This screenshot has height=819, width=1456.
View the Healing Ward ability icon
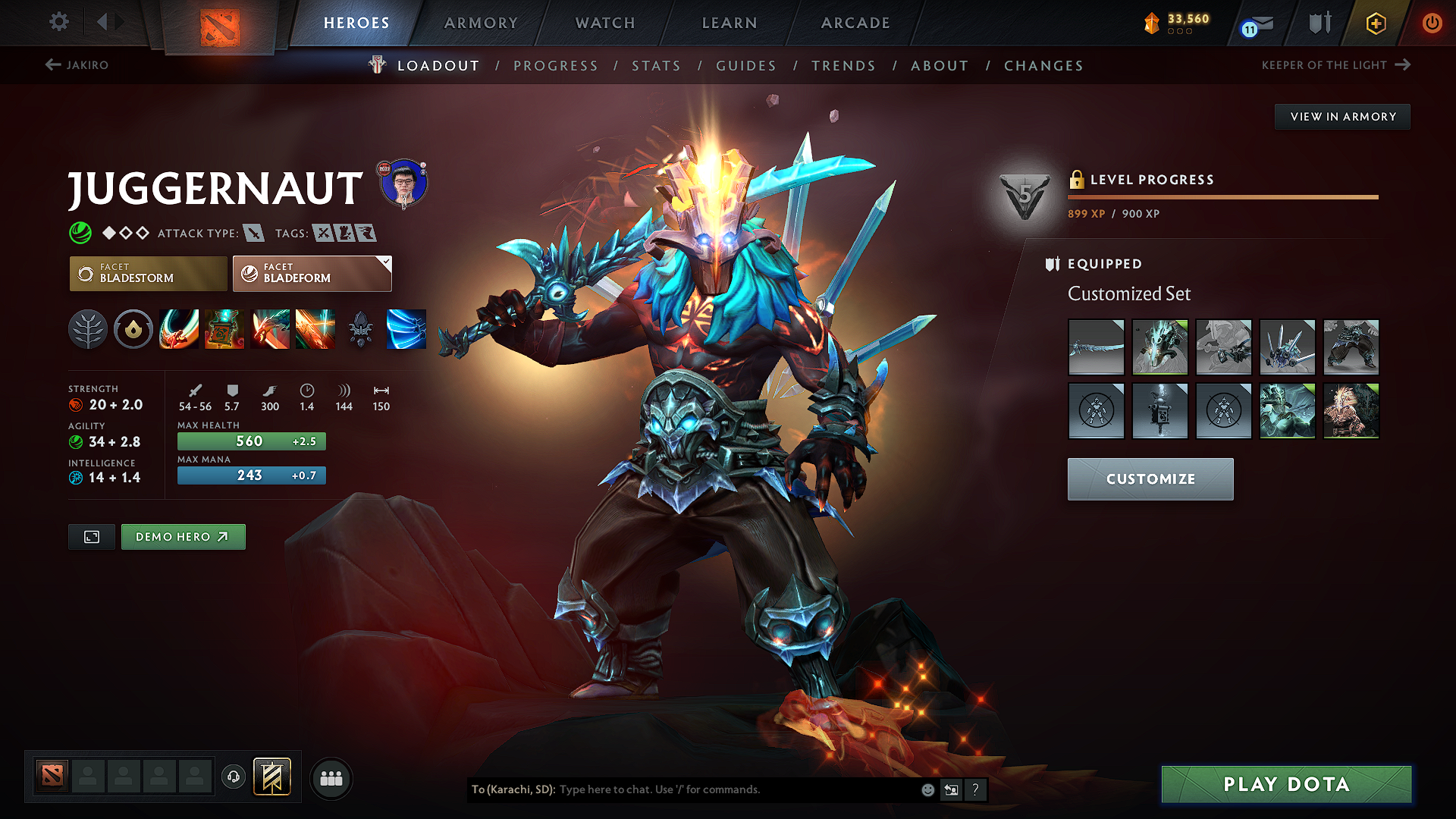pyautogui.click(x=224, y=329)
